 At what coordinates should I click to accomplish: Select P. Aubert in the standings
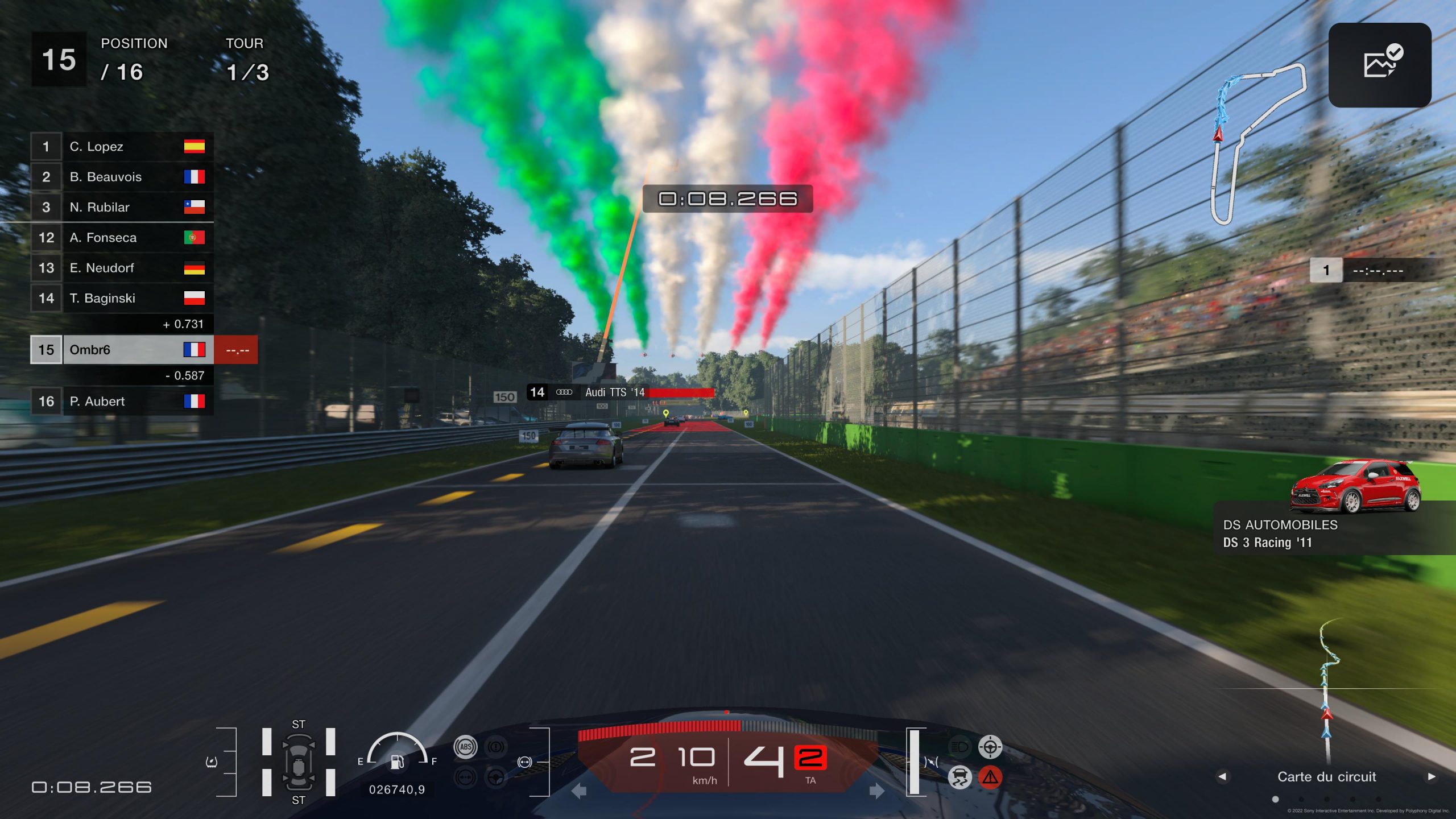[122, 402]
